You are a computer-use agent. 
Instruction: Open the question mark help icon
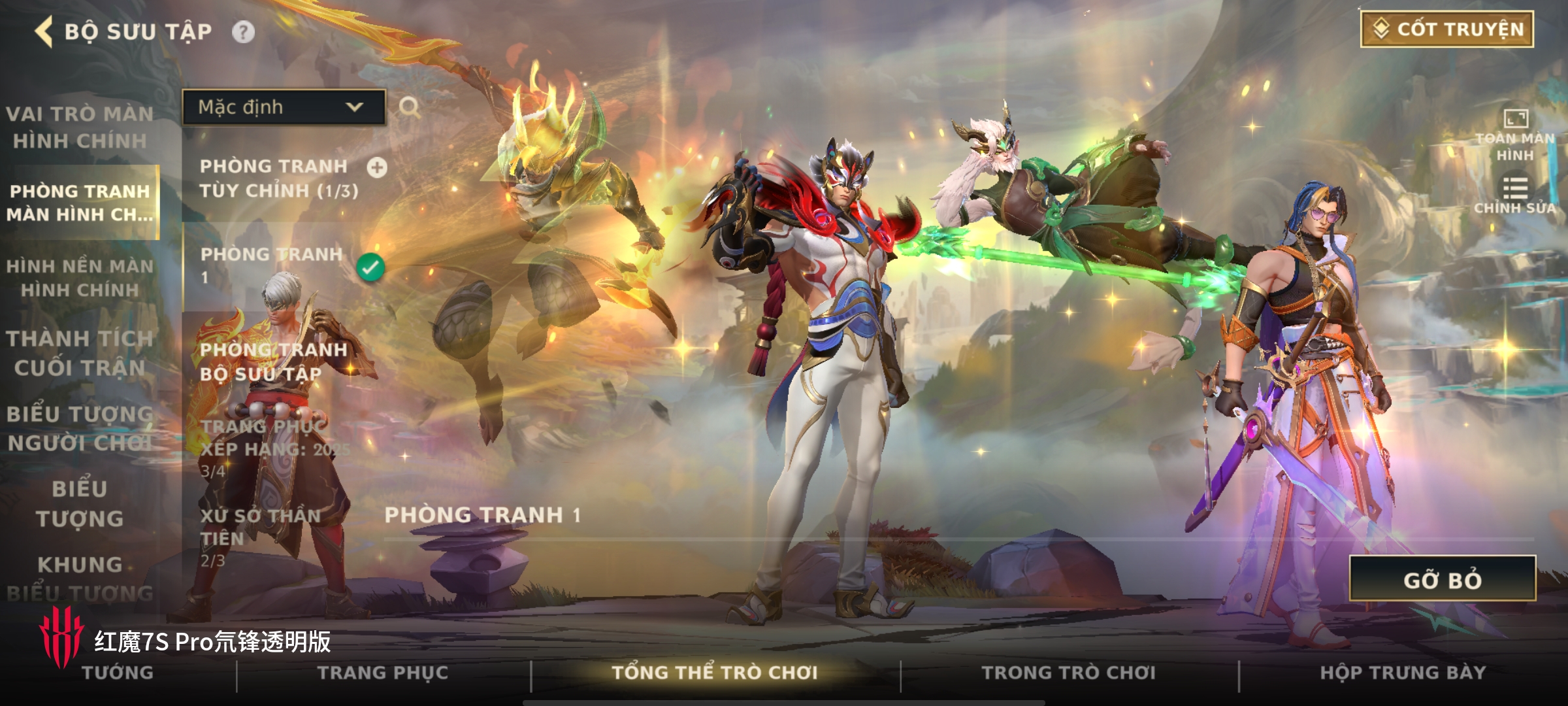pos(243,32)
